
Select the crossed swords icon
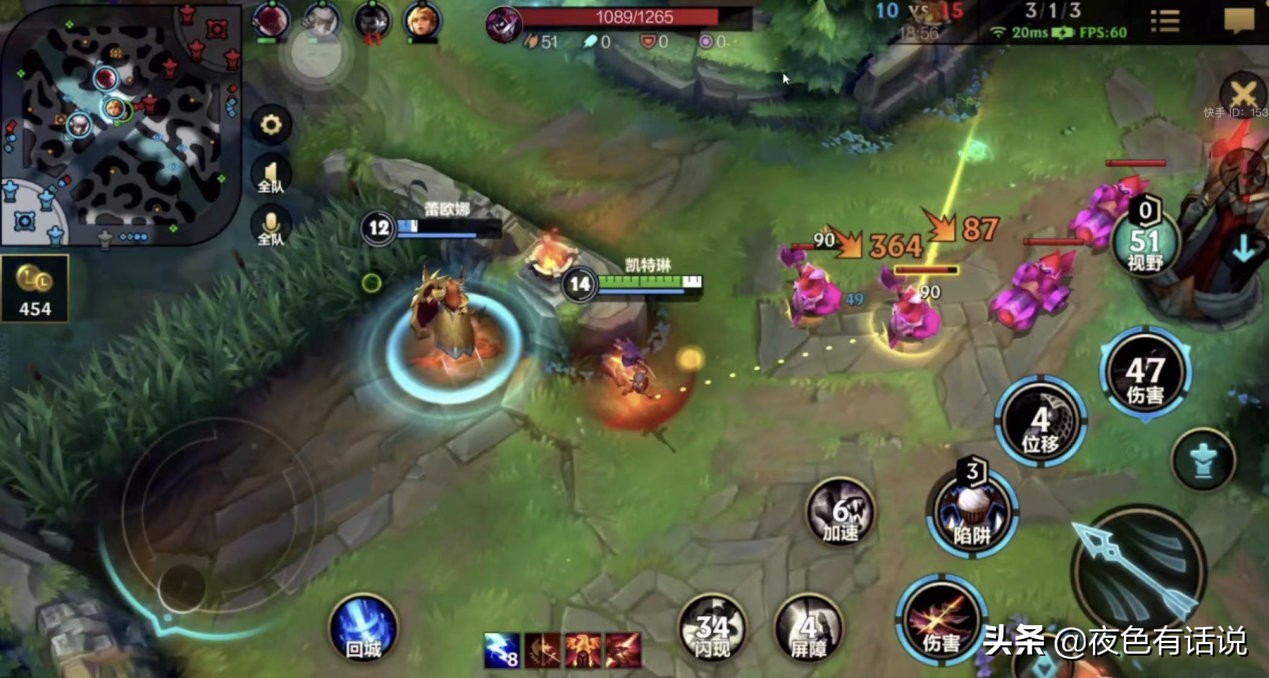(1244, 94)
